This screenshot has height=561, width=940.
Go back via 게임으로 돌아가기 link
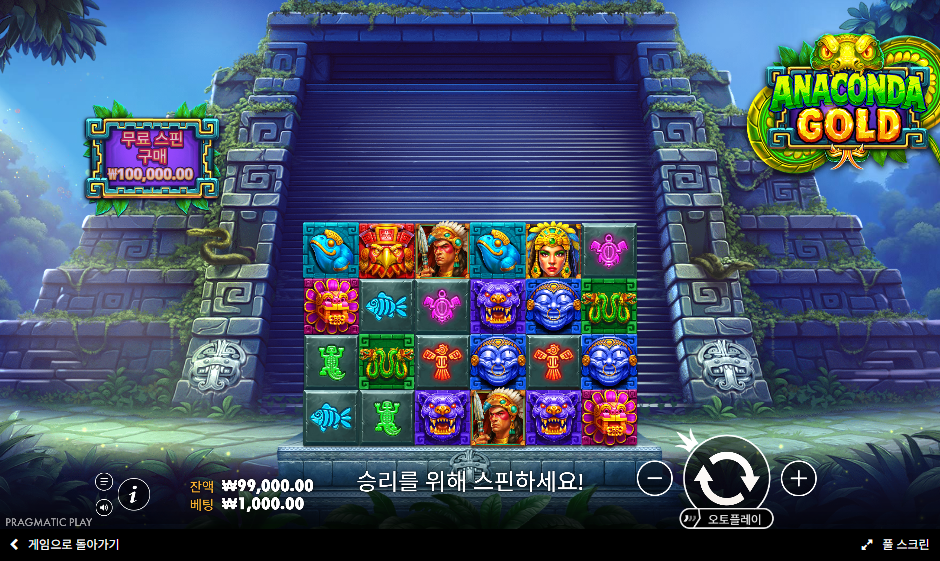[x=65, y=545]
